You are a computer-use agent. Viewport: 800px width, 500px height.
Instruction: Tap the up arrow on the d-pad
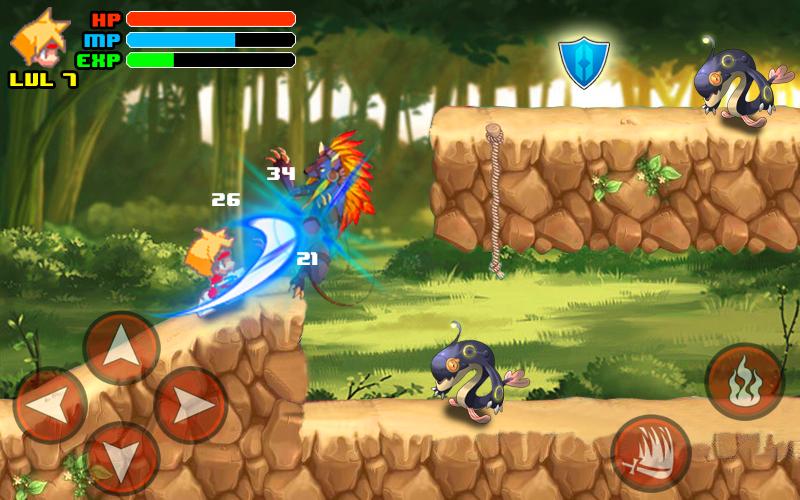coord(121,348)
